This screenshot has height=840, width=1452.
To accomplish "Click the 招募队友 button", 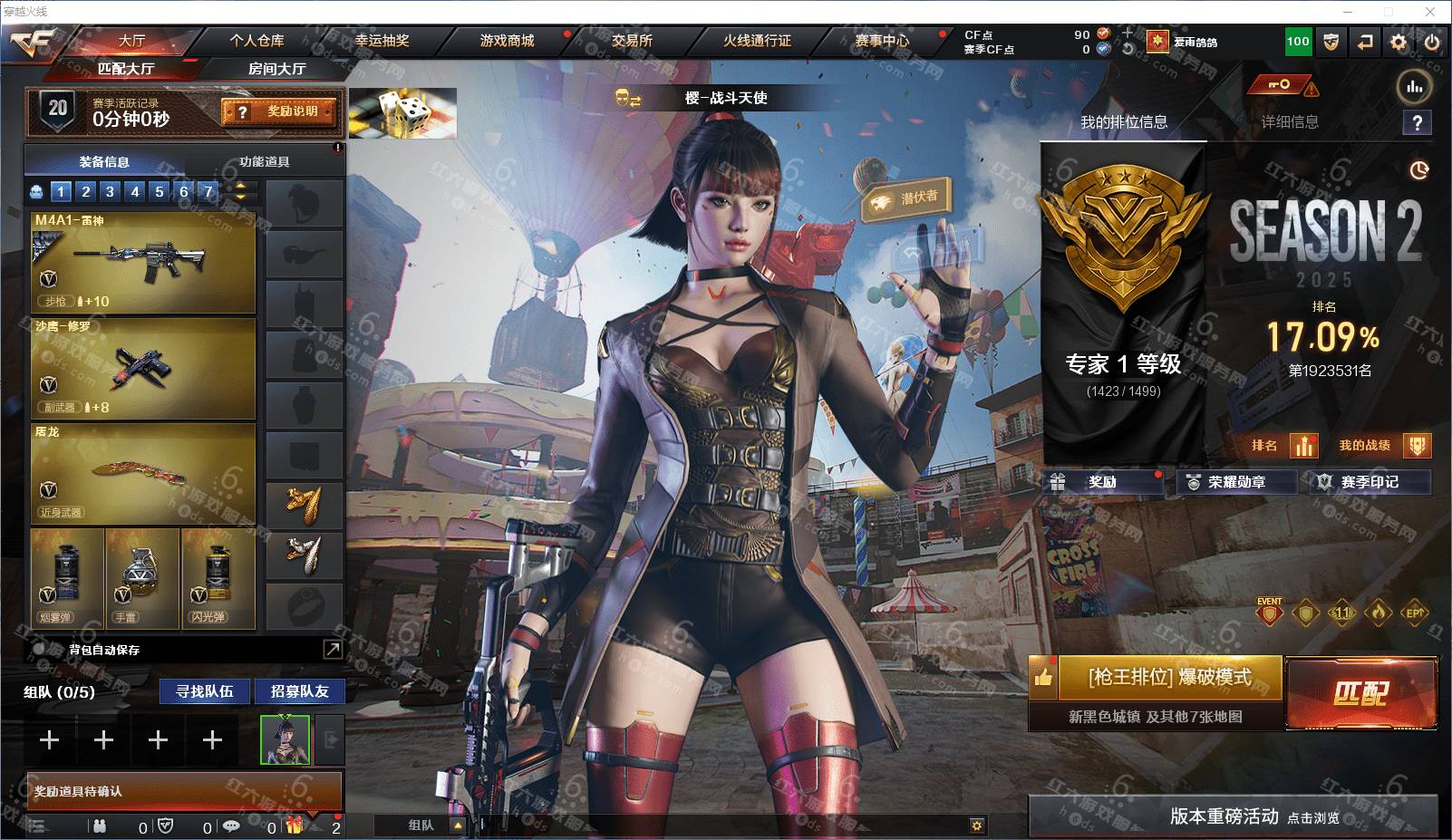I will [x=299, y=691].
